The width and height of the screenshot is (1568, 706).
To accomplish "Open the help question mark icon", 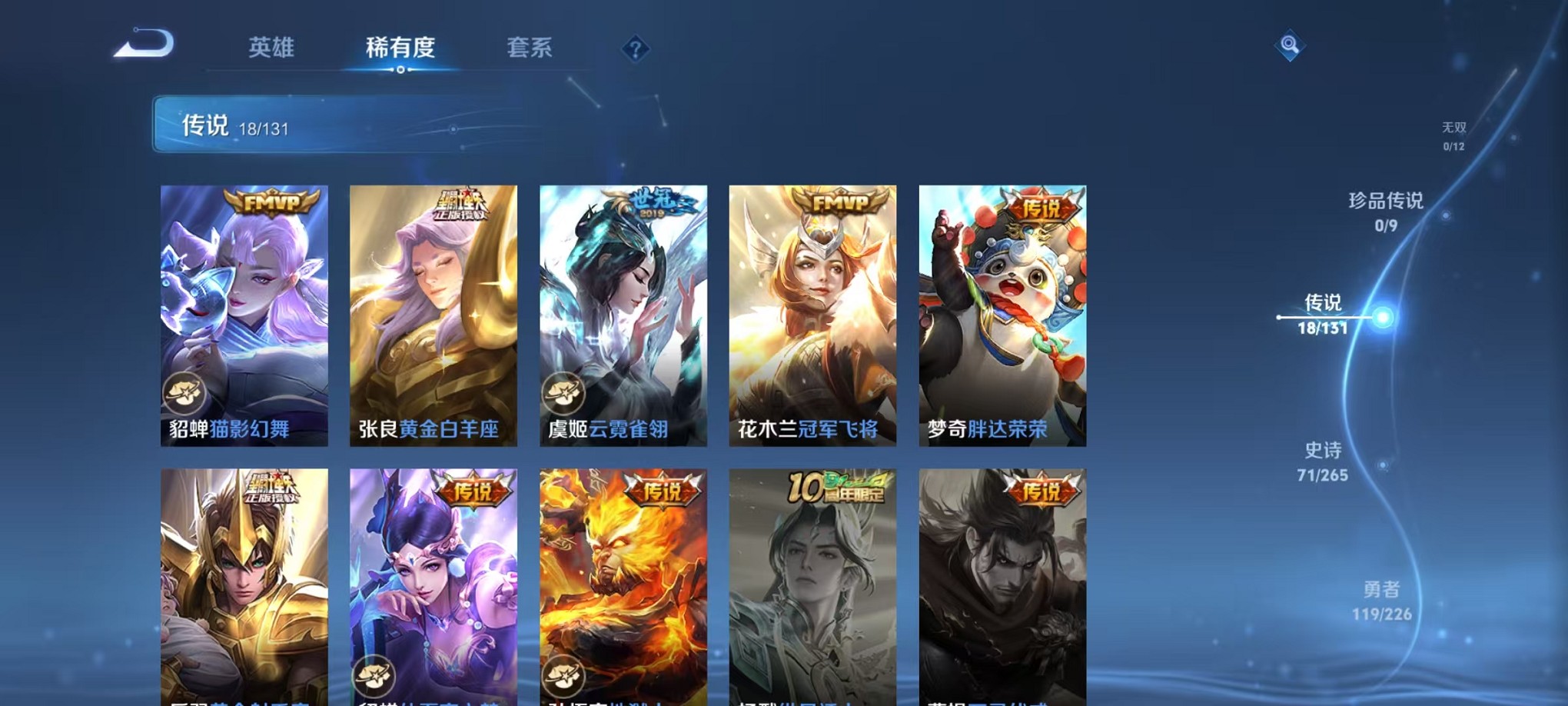I will (634, 50).
